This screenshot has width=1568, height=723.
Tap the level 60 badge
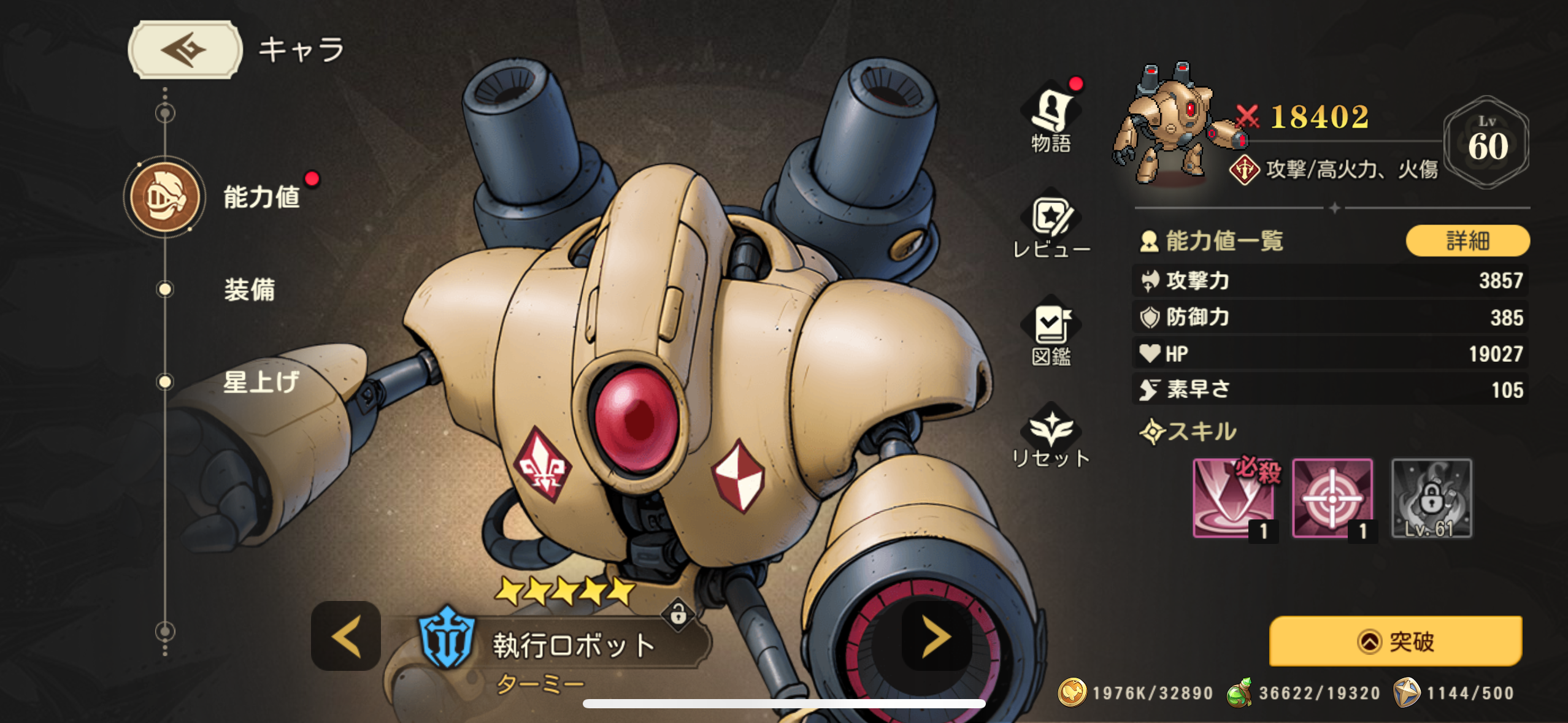(x=1487, y=142)
